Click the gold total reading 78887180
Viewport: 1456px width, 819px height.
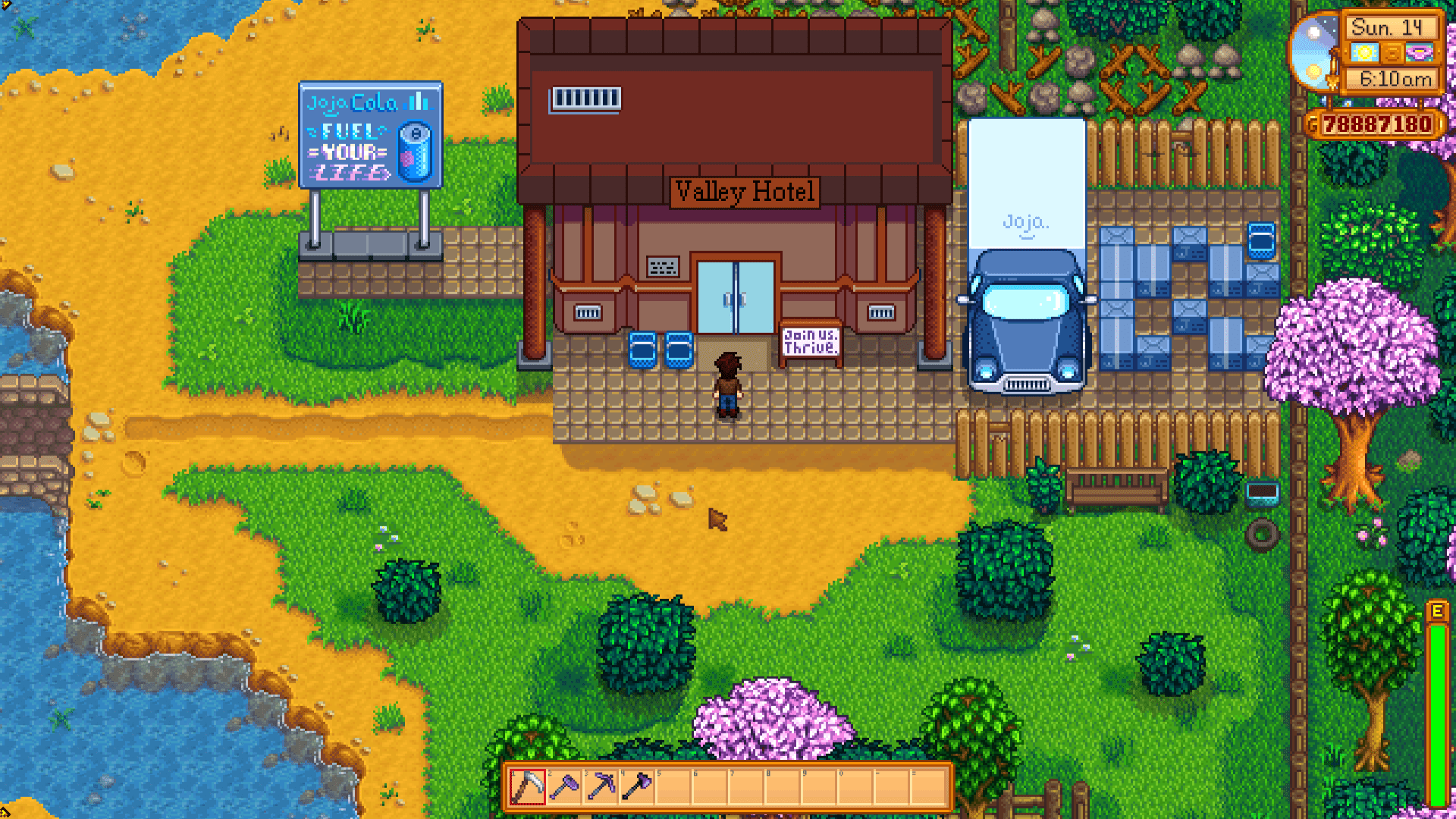(x=1378, y=124)
